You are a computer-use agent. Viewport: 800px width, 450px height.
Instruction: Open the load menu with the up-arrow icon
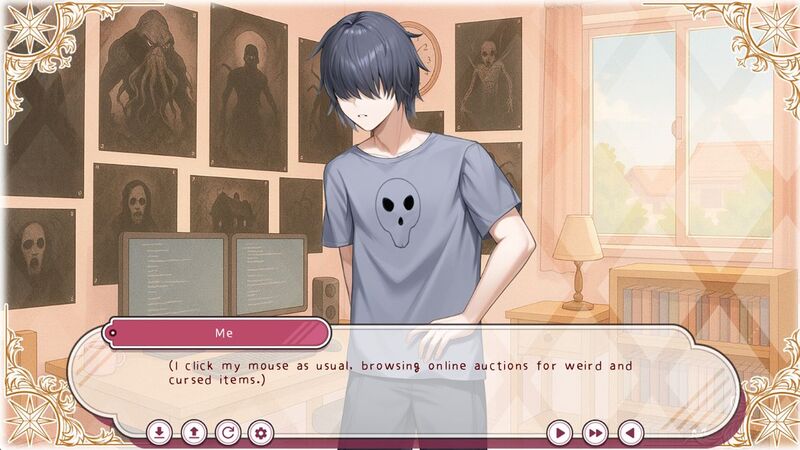(x=193, y=433)
